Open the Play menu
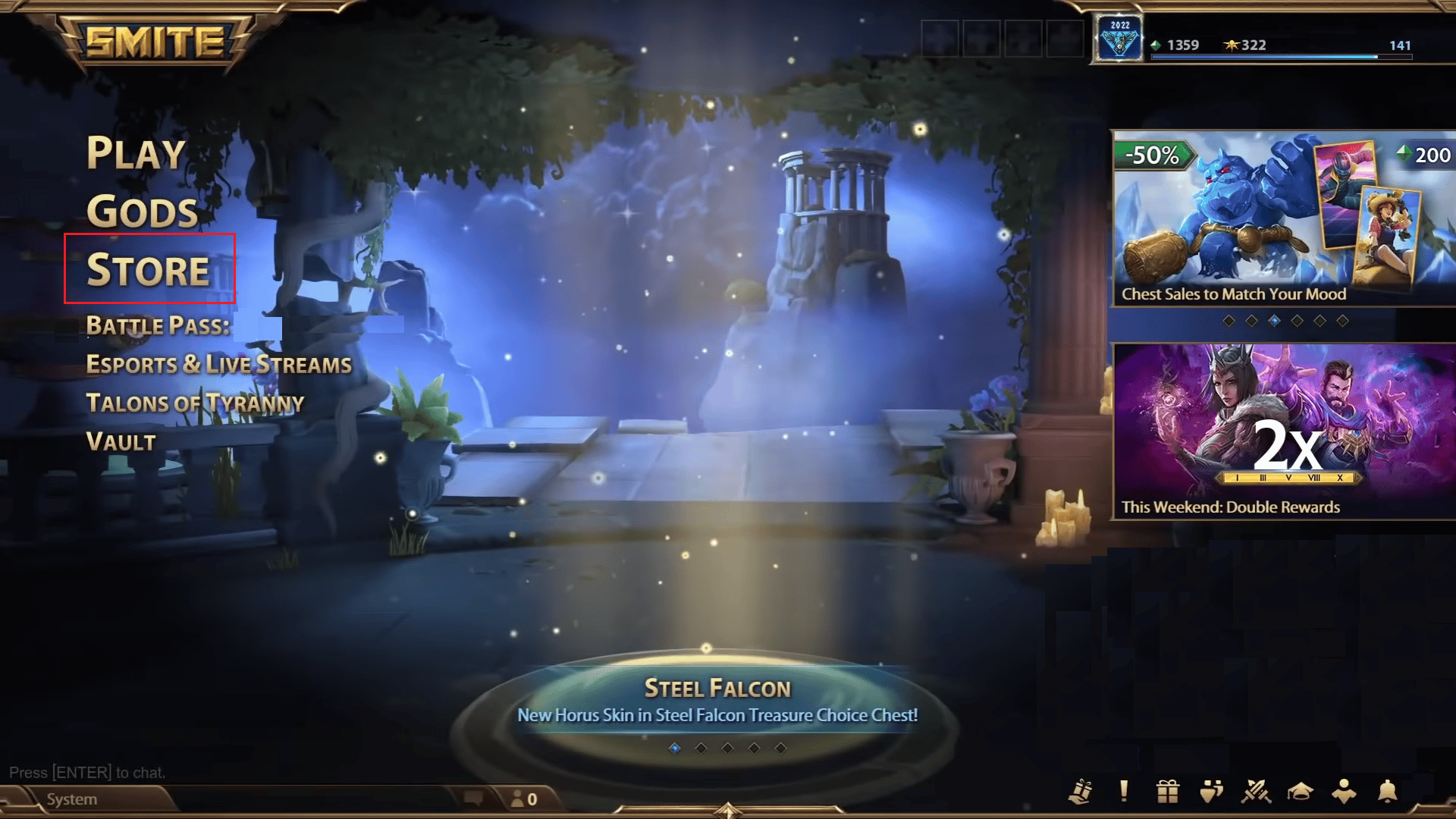 click(x=135, y=154)
